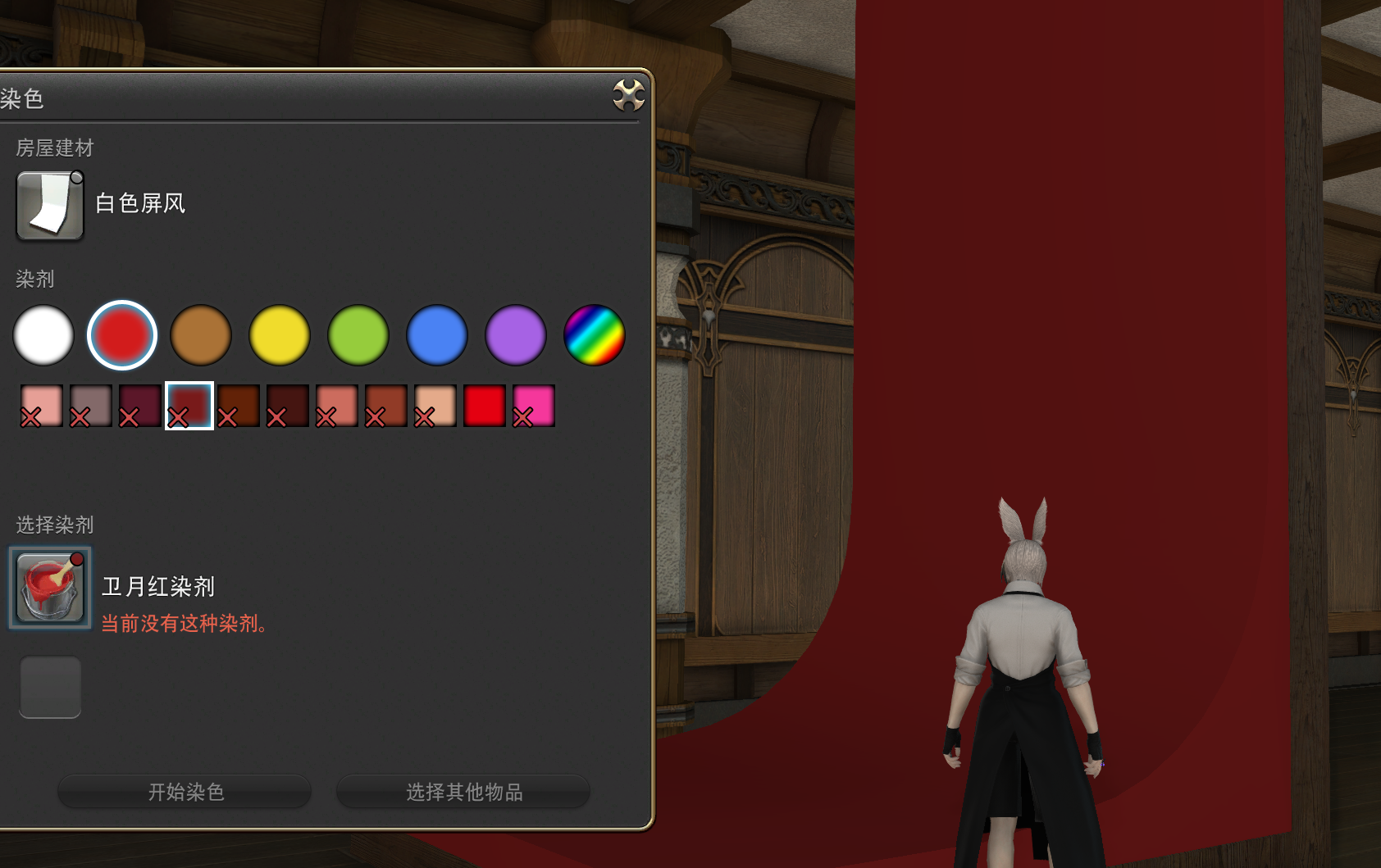This screenshot has height=868, width=1381.
Task: Click the window crest icon on the title bar
Action: tap(627, 95)
